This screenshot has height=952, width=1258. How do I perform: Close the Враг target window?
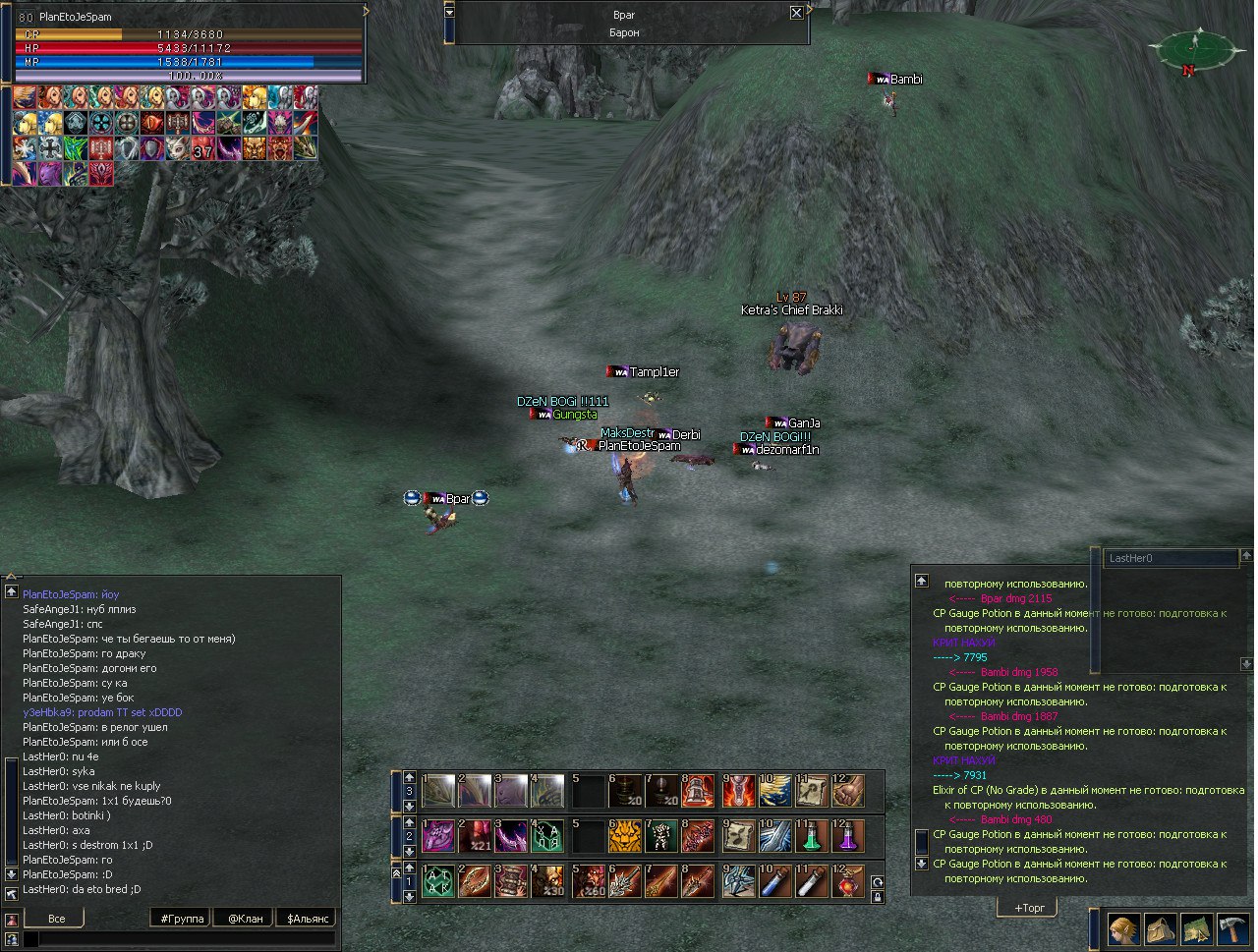click(796, 13)
